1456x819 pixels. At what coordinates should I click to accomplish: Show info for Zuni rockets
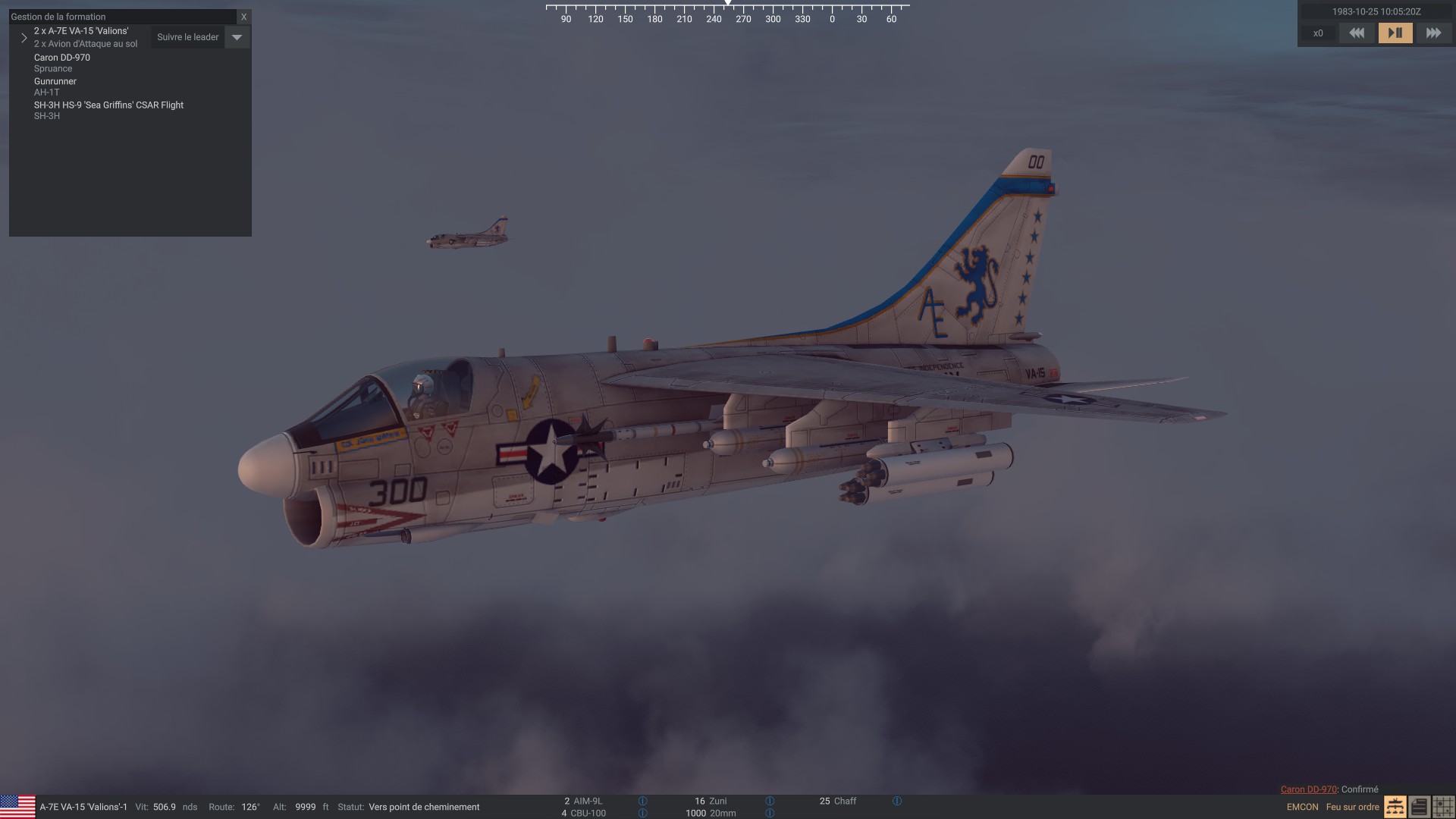(770, 801)
